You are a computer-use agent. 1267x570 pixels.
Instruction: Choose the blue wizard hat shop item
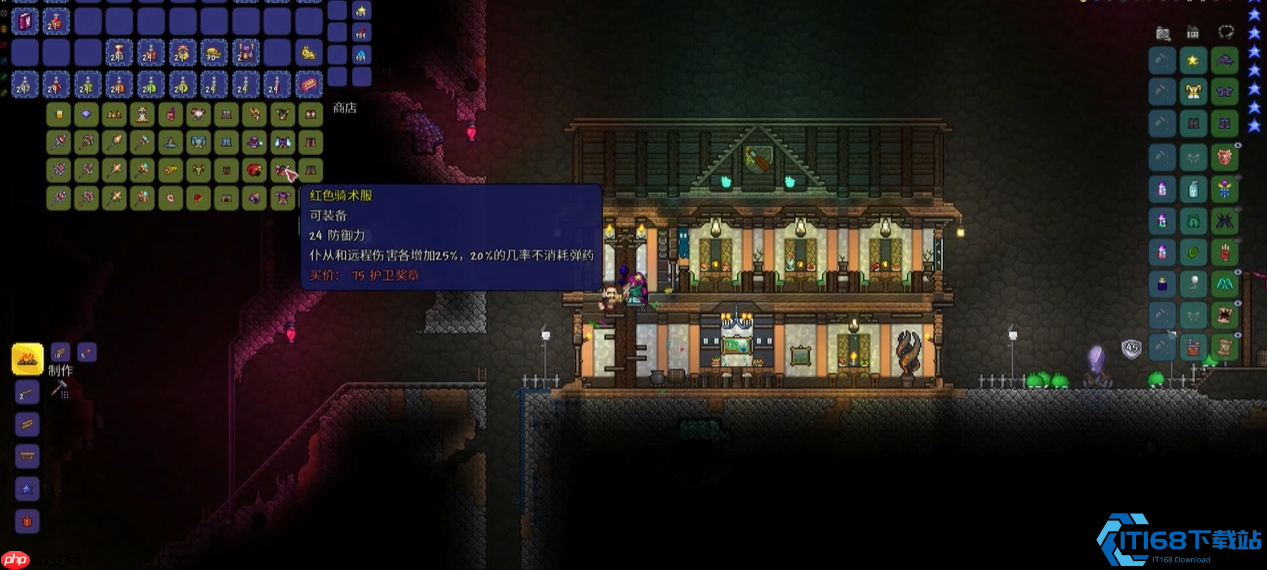[x=171, y=142]
